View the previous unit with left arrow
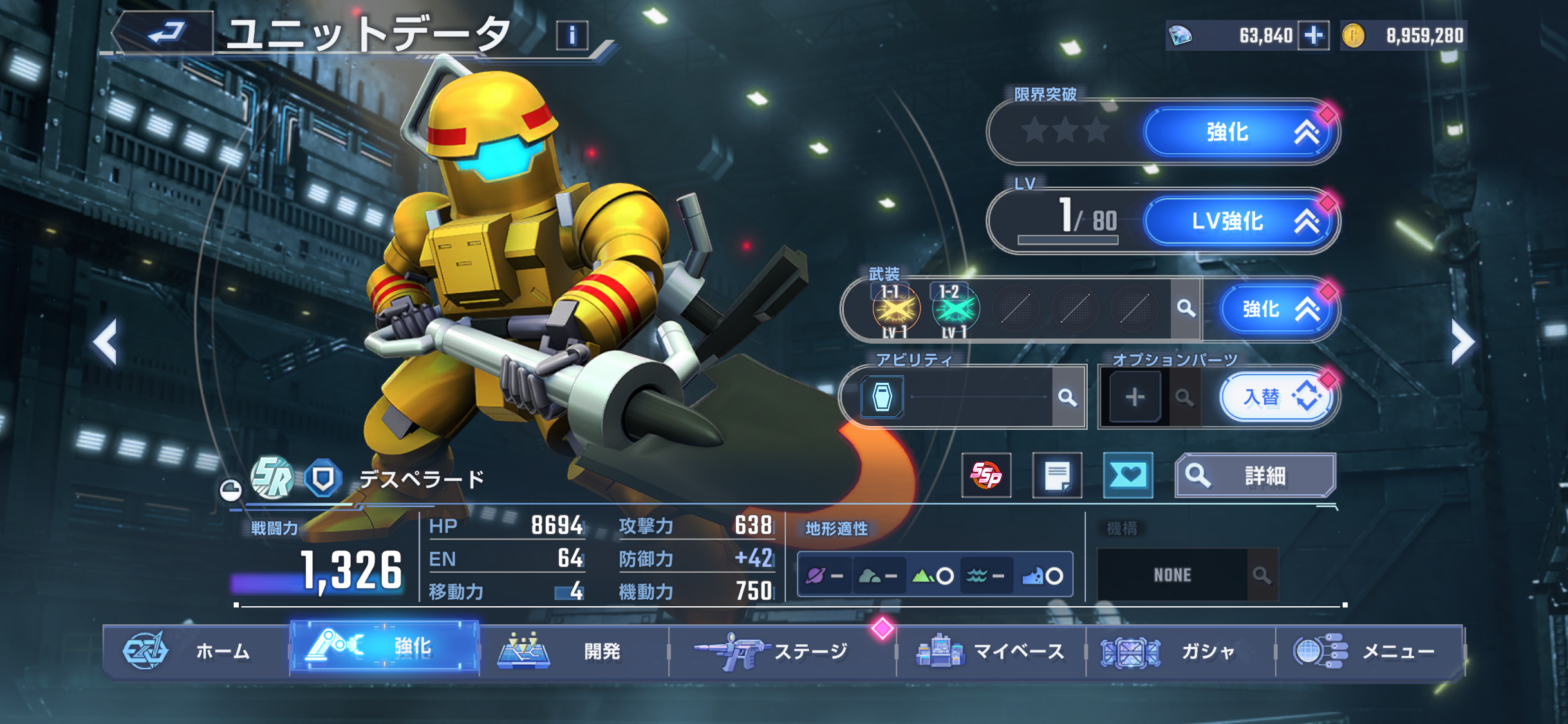 pyautogui.click(x=105, y=342)
